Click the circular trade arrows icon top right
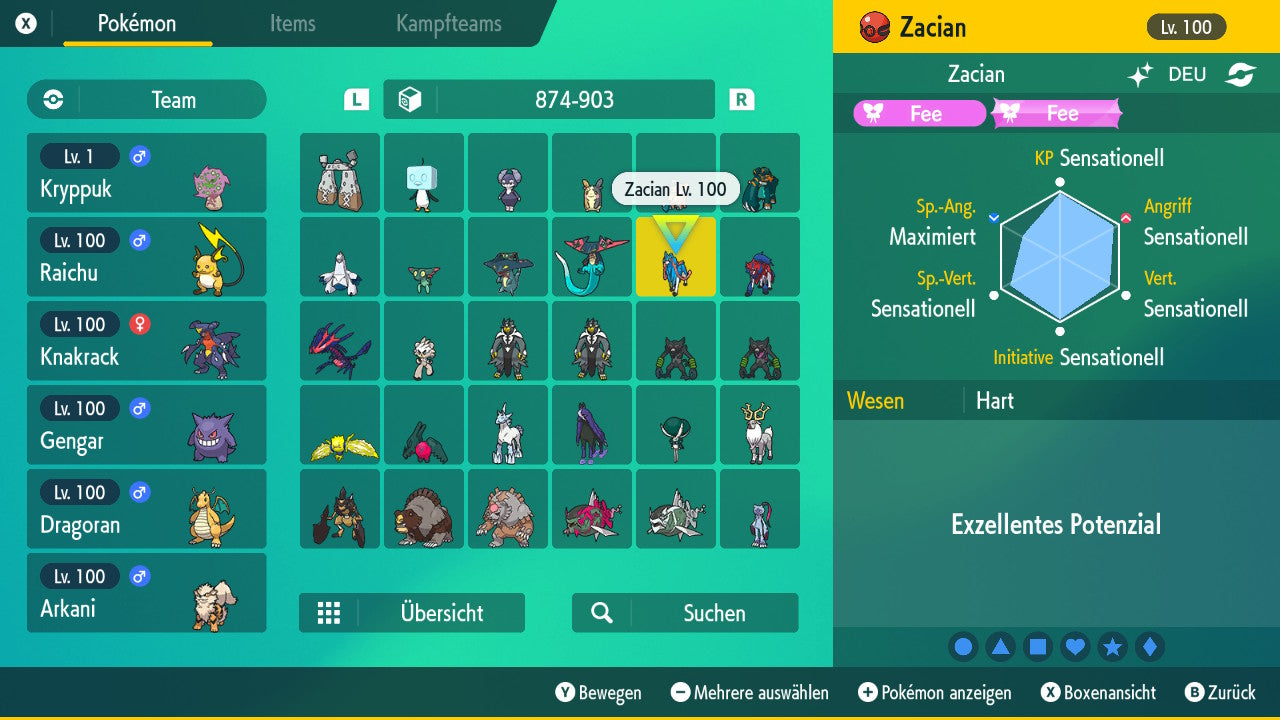This screenshot has width=1280, height=720. point(1241,74)
